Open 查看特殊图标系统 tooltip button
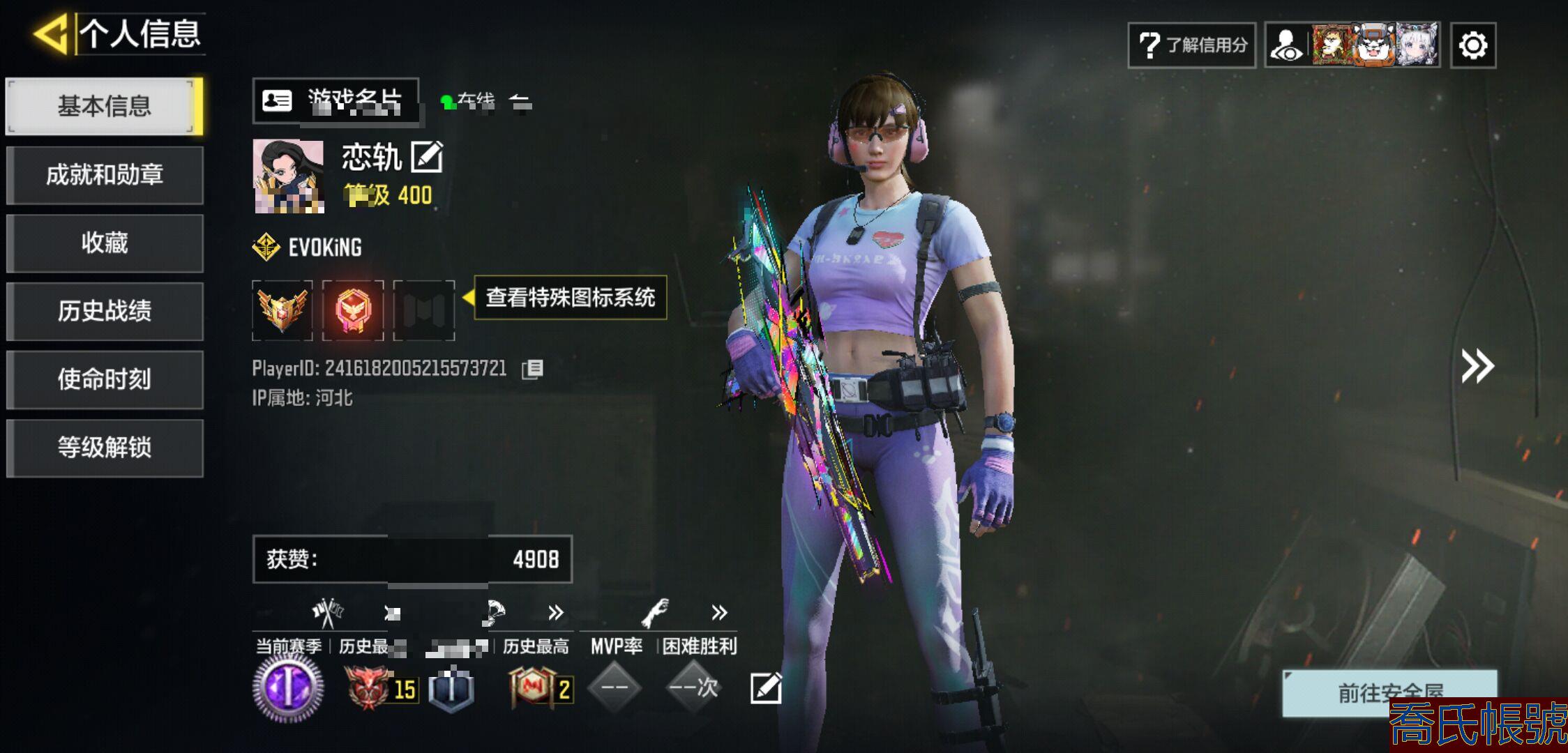1568x753 pixels. 570,298
